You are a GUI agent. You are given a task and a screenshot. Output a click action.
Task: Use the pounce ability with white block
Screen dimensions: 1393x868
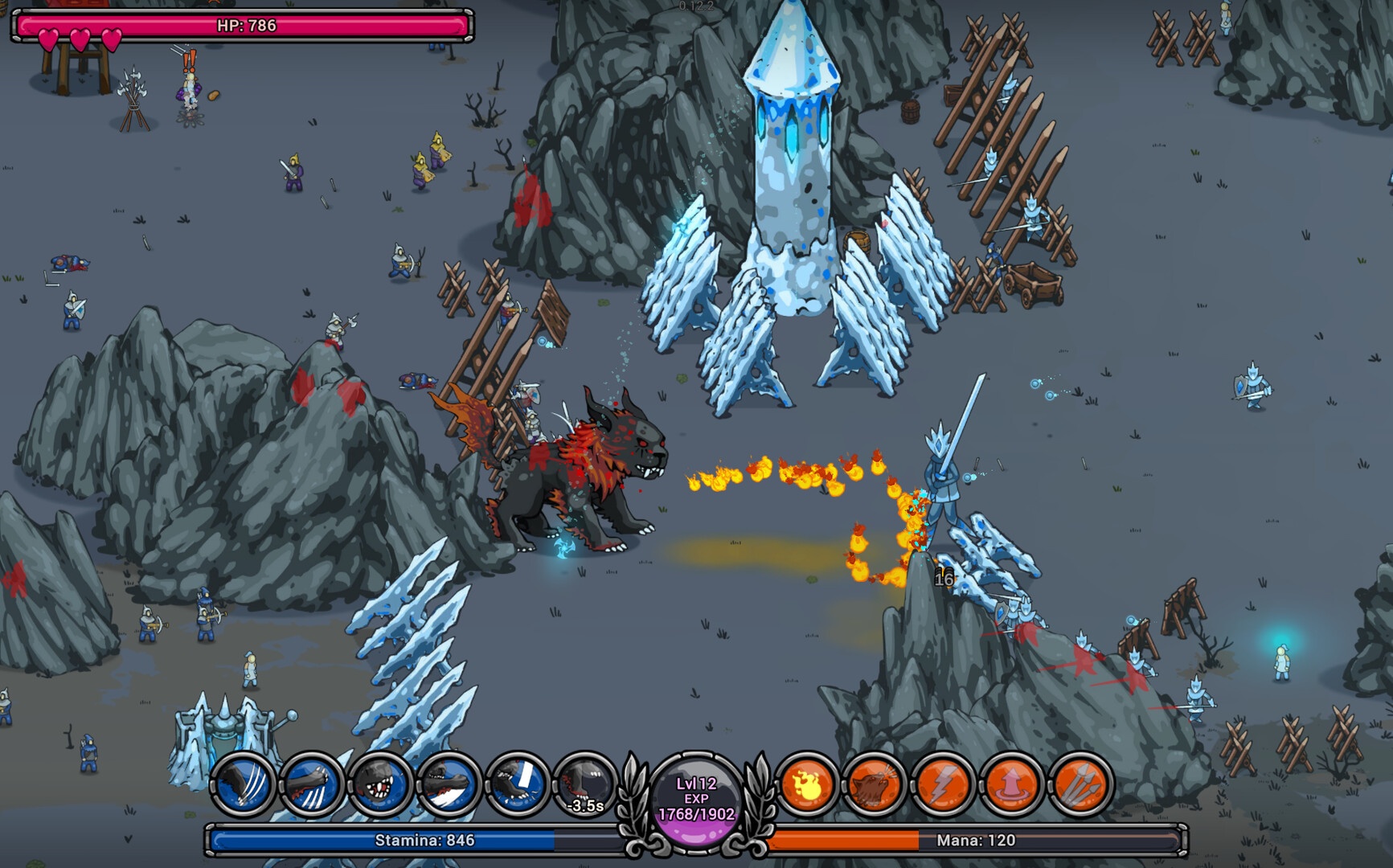coord(517,784)
